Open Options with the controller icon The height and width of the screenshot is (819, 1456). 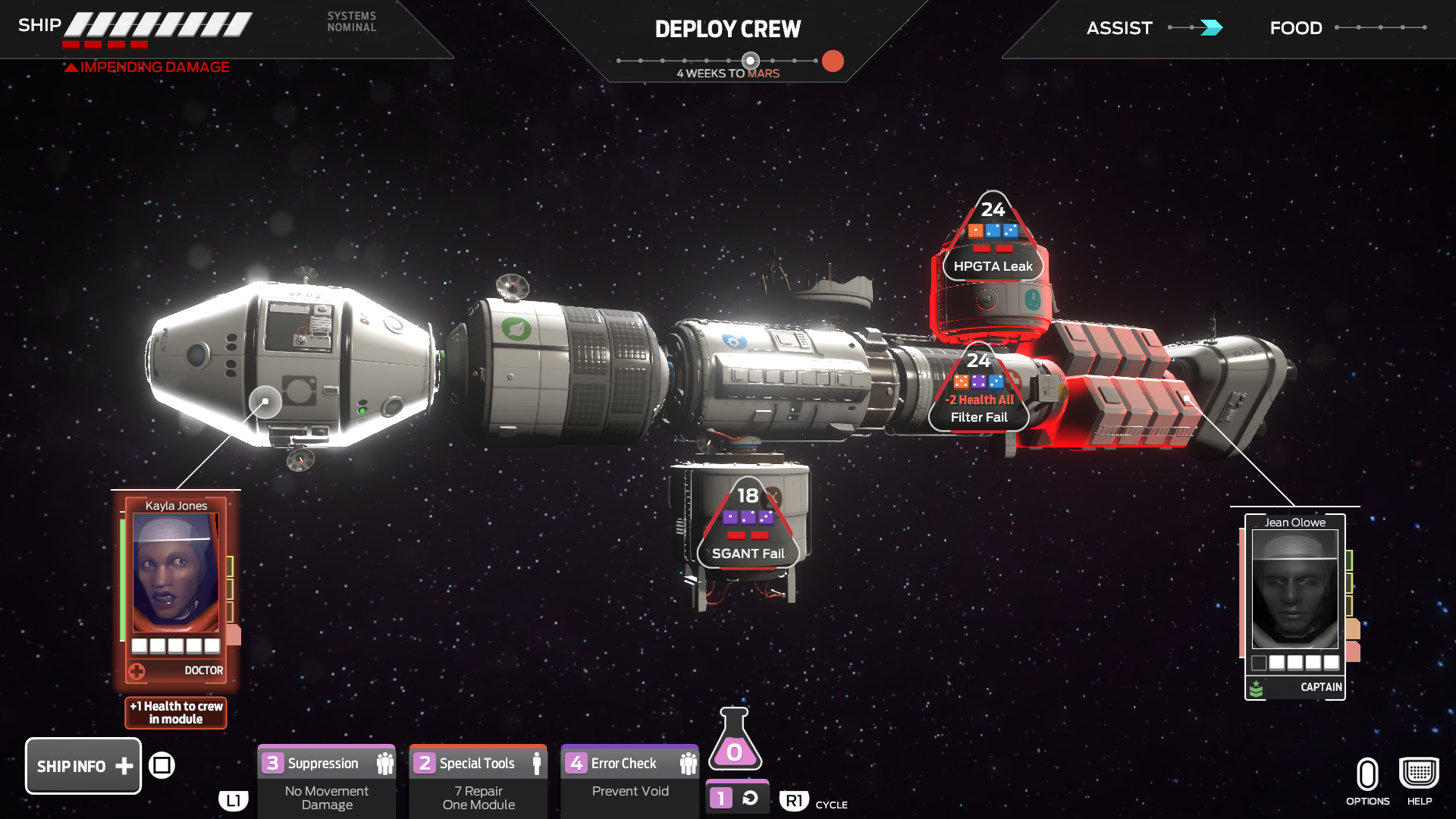1367,775
